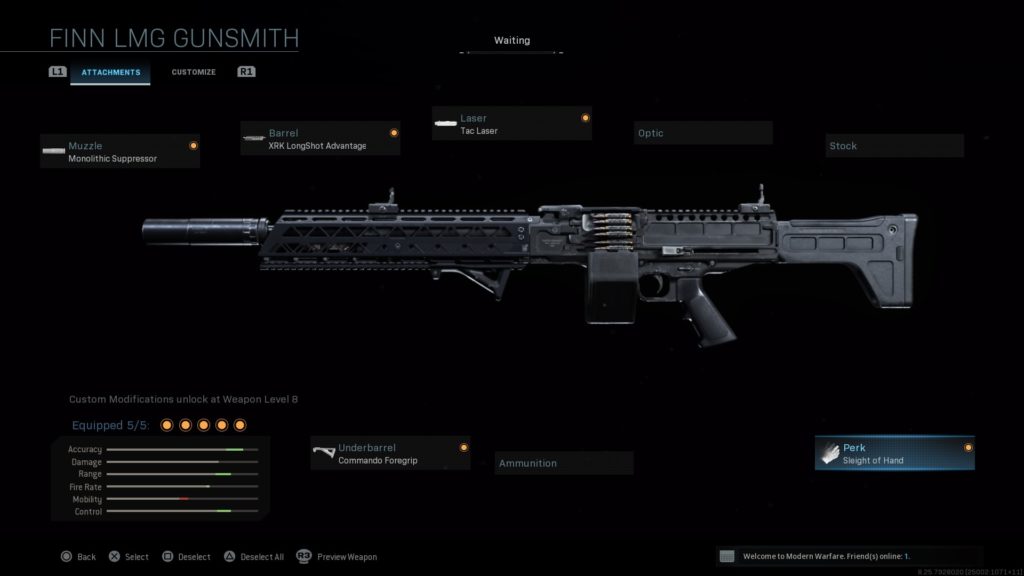Open the Customize tab
Viewport: 1024px width, 576px height.
click(193, 72)
